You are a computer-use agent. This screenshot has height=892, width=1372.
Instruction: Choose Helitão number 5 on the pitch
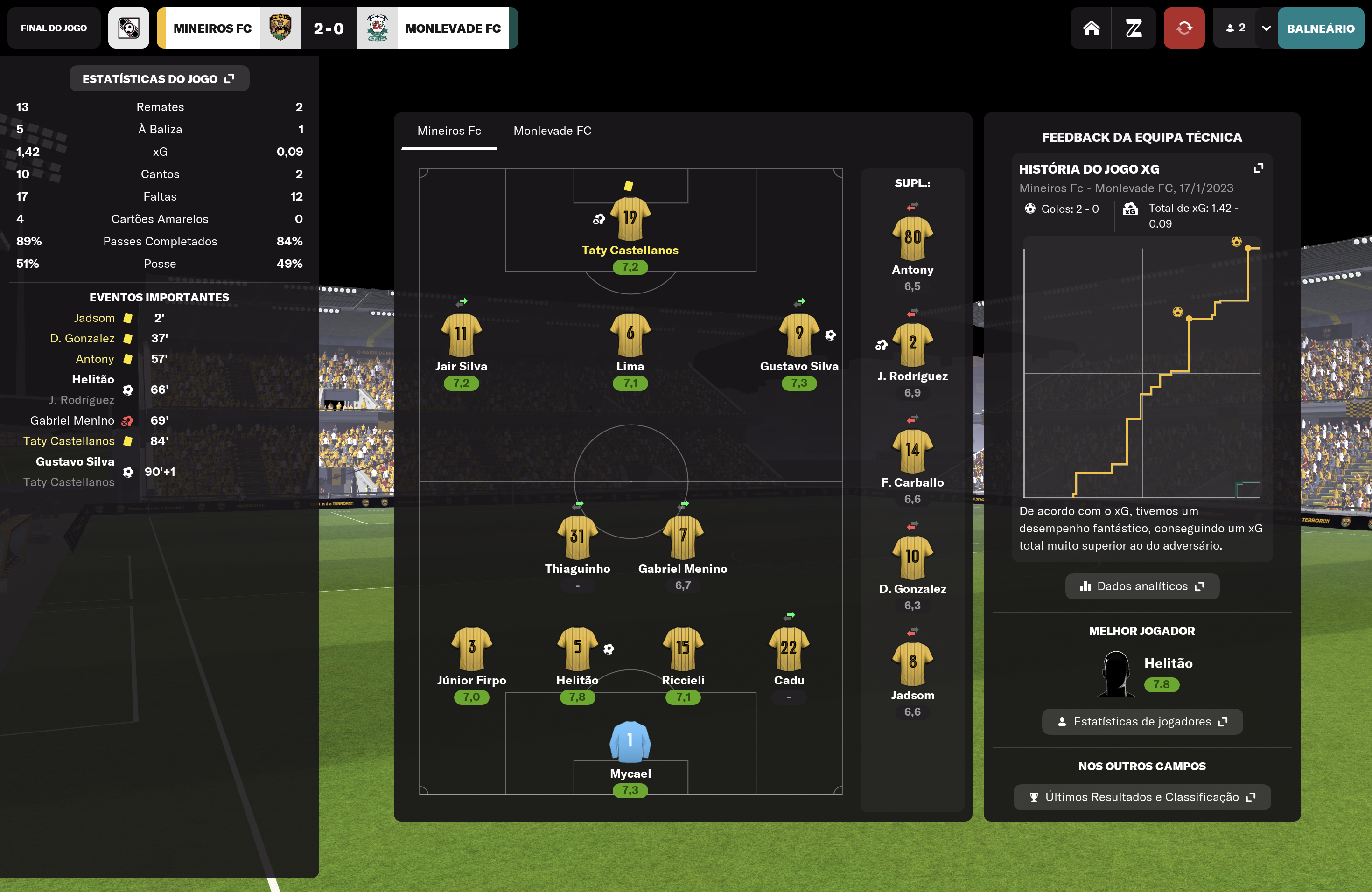[577, 648]
